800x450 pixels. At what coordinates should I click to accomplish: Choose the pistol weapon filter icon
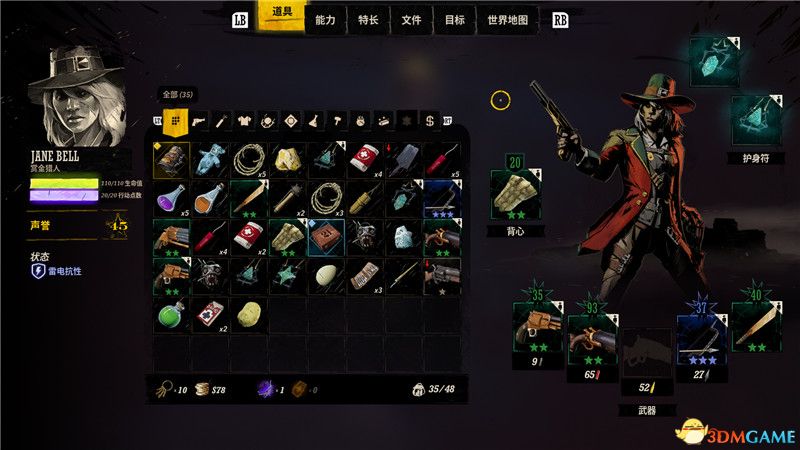[x=198, y=121]
